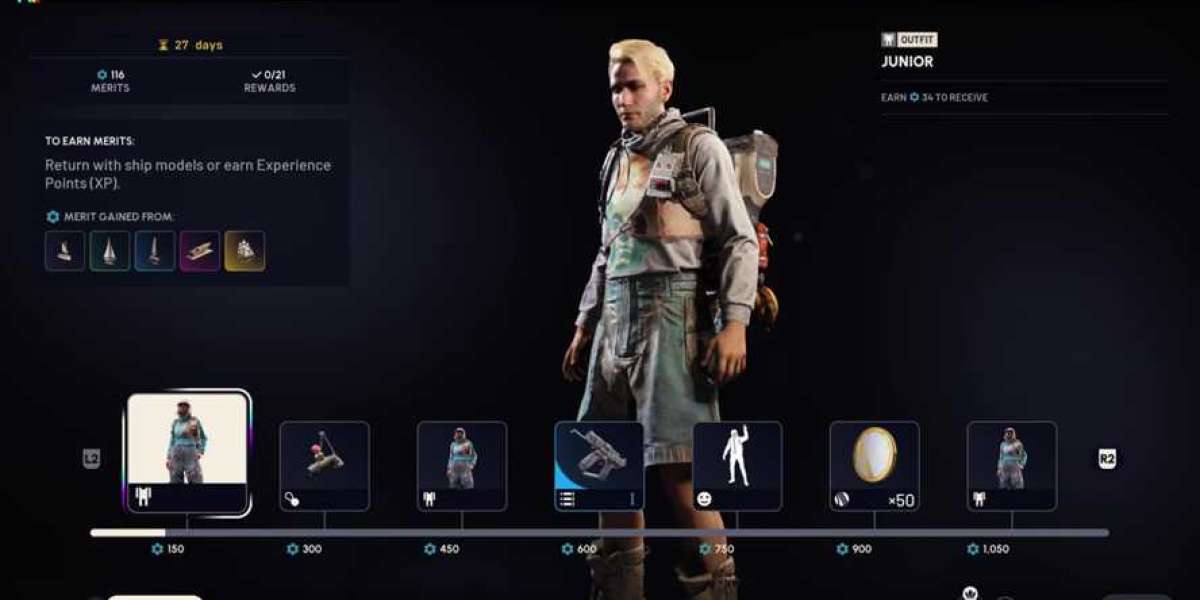This screenshot has height=600, width=1200.
Task: Click the purple-framed ship model icon
Action: click(200, 251)
